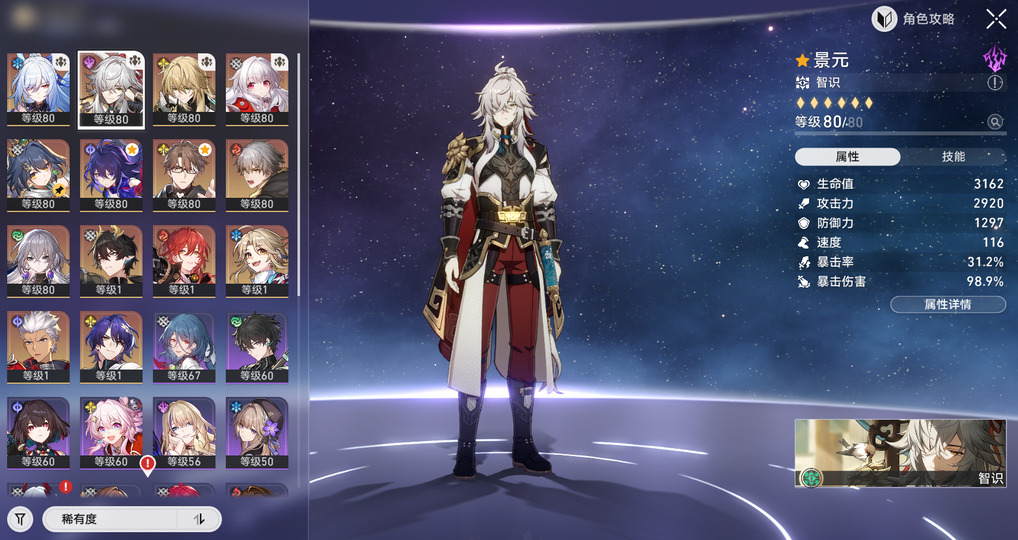Viewport: 1018px width, 540px height.
Task: Select the brown-haired man with glasses
Action: [184, 175]
